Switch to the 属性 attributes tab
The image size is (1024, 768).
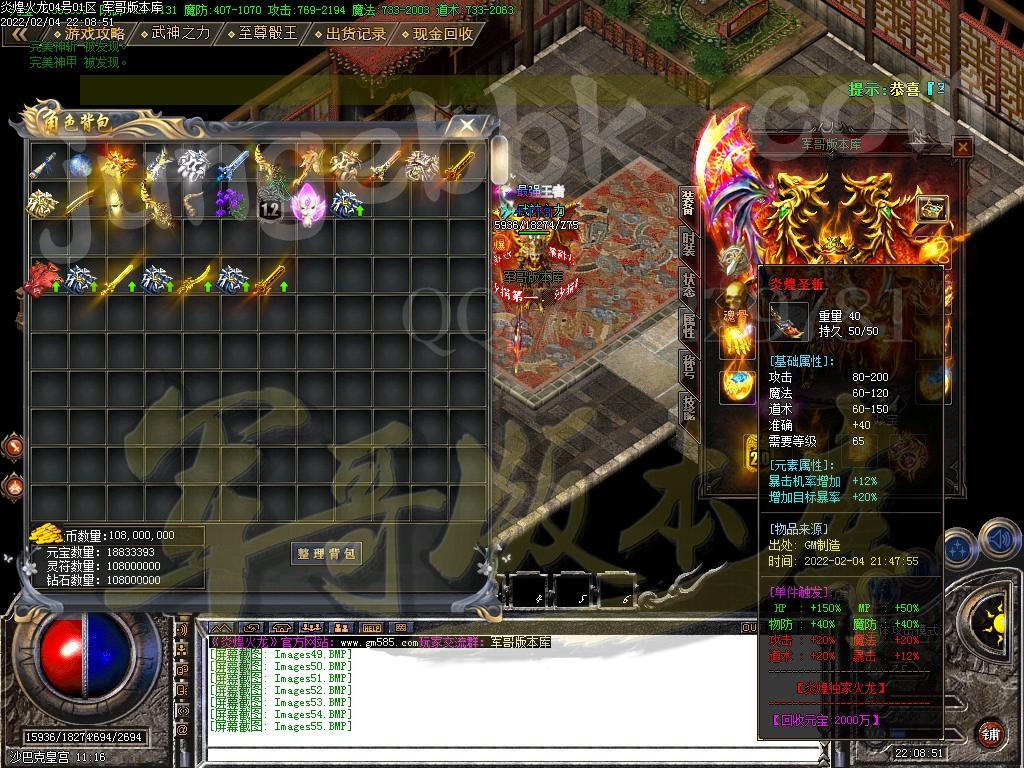688,324
